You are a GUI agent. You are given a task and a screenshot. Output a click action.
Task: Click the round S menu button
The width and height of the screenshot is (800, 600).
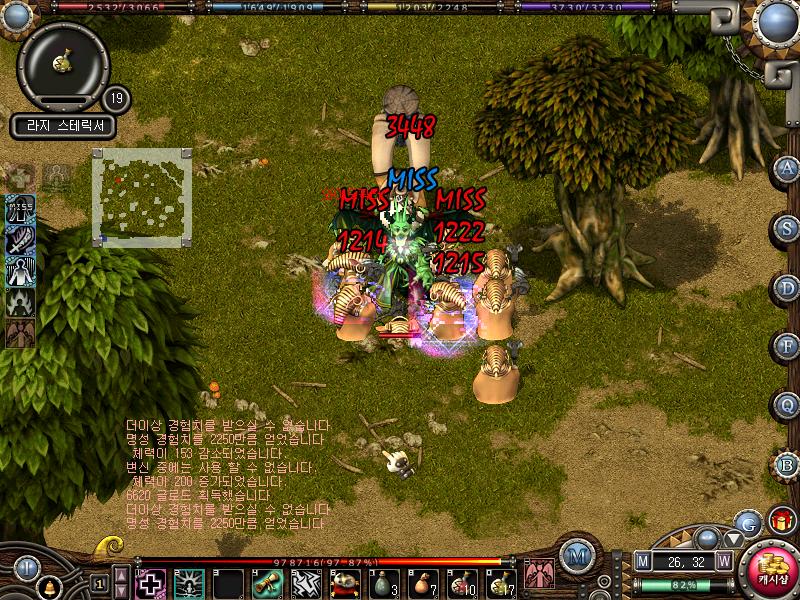click(x=787, y=228)
